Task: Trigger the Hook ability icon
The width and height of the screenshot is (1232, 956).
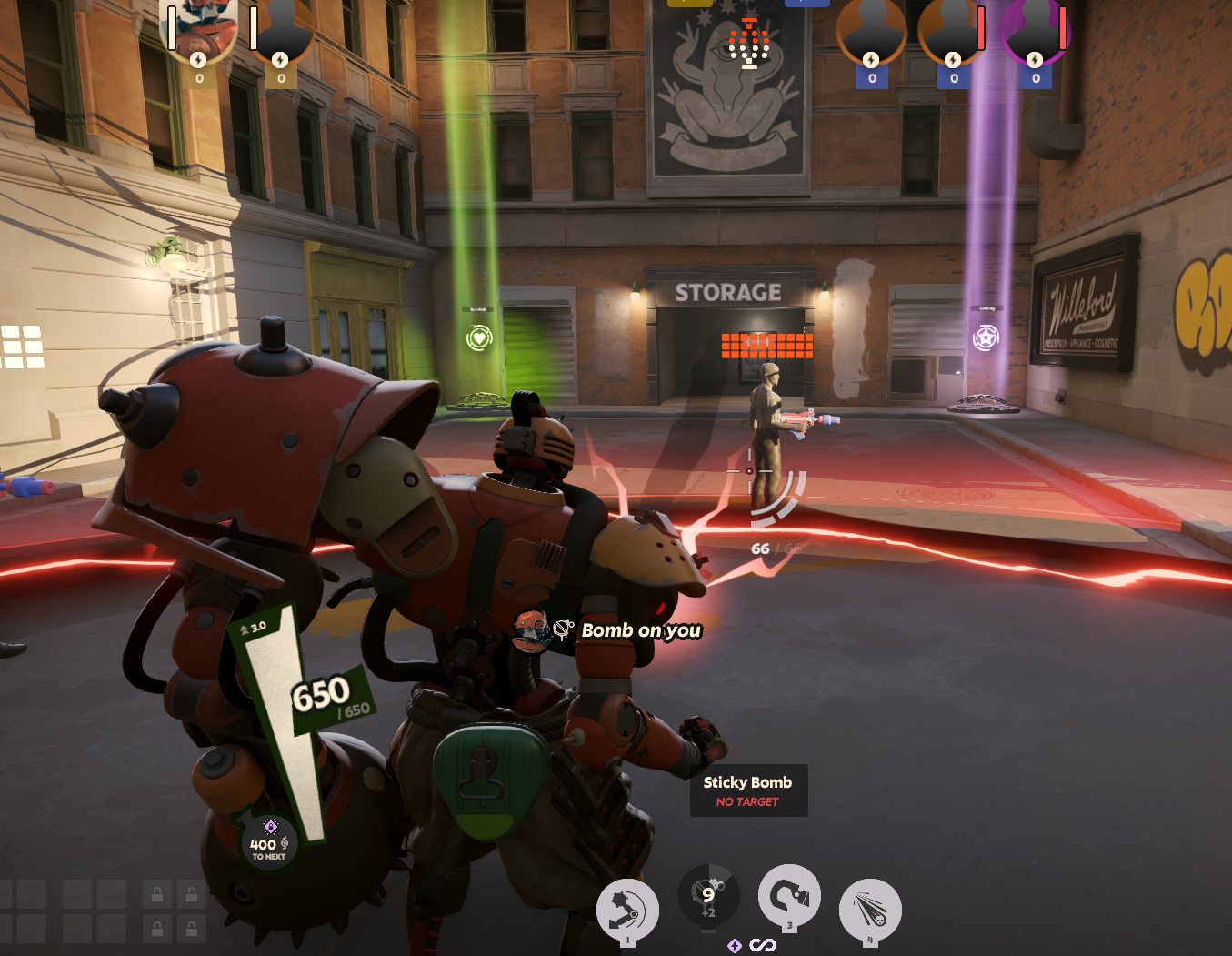Action: tap(789, 897)
